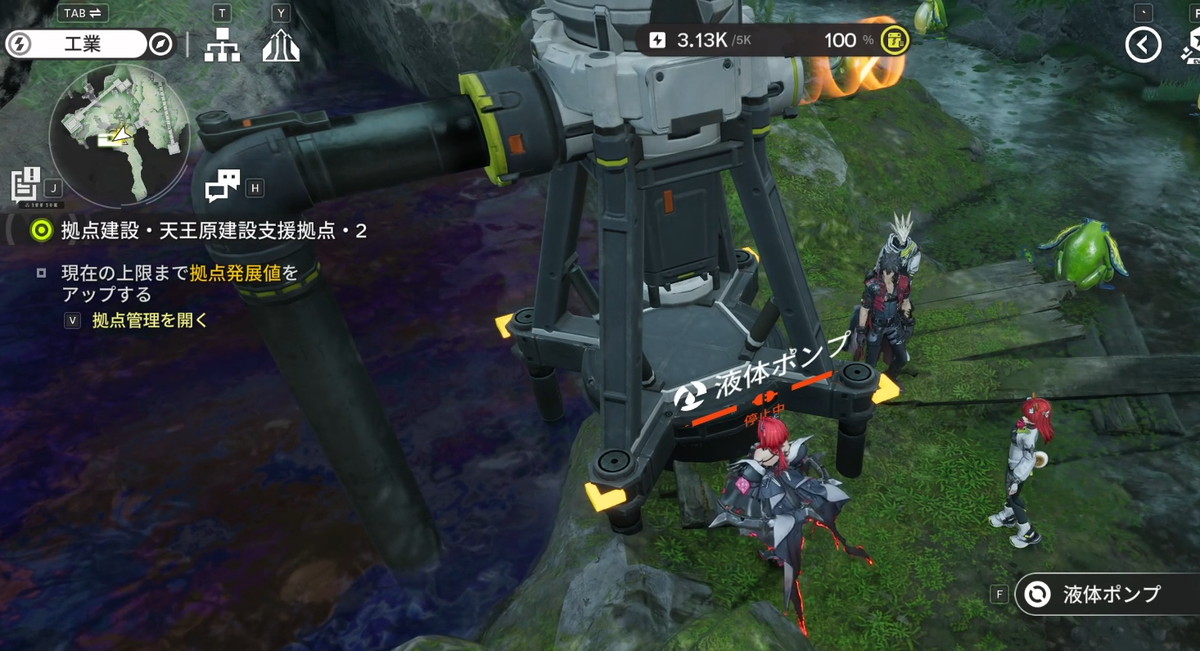
Task: Open the chat speech bubbles icon
Action: (222, 185)
